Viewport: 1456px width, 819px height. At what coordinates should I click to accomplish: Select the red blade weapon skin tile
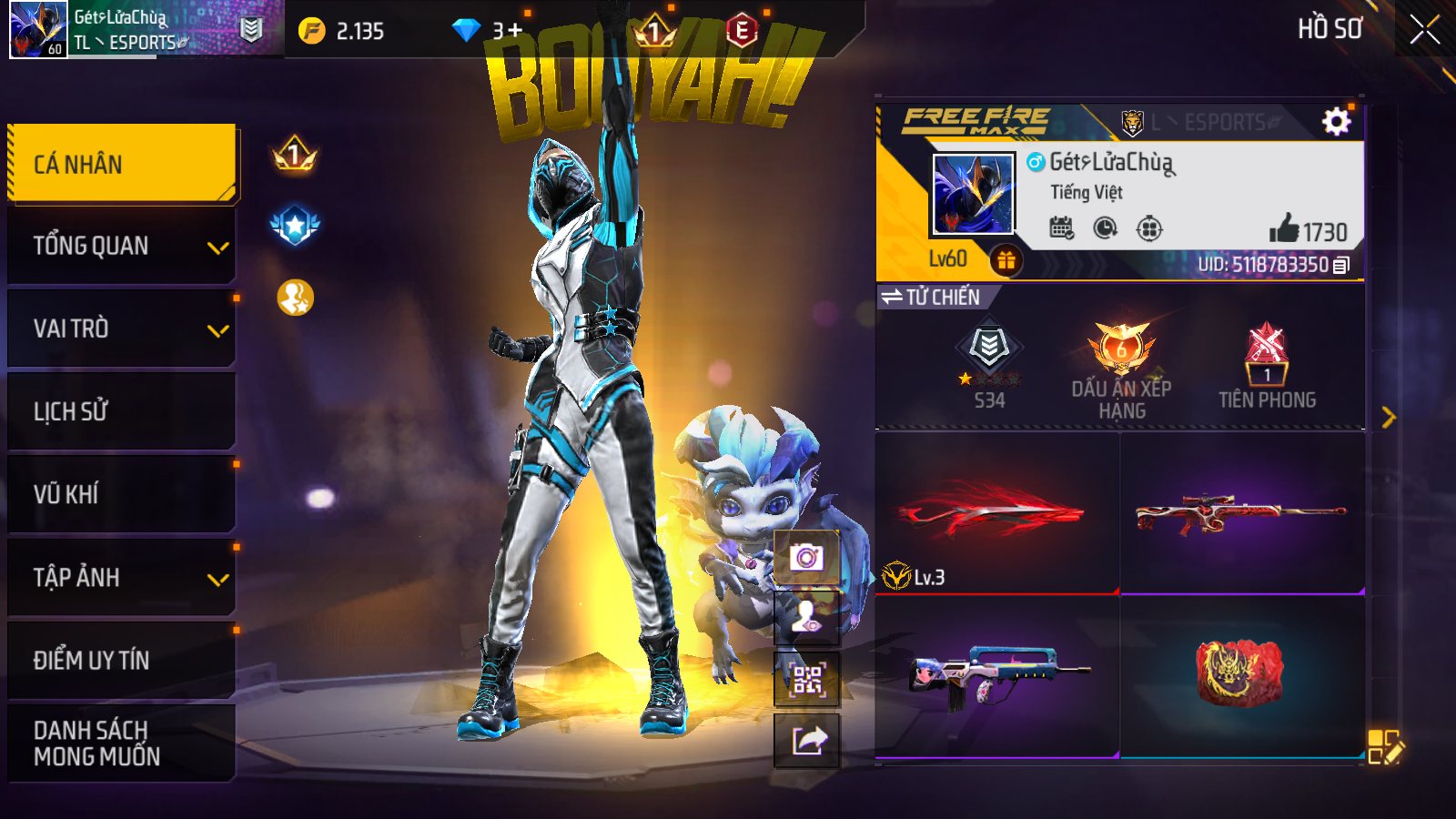click(996, 512)
